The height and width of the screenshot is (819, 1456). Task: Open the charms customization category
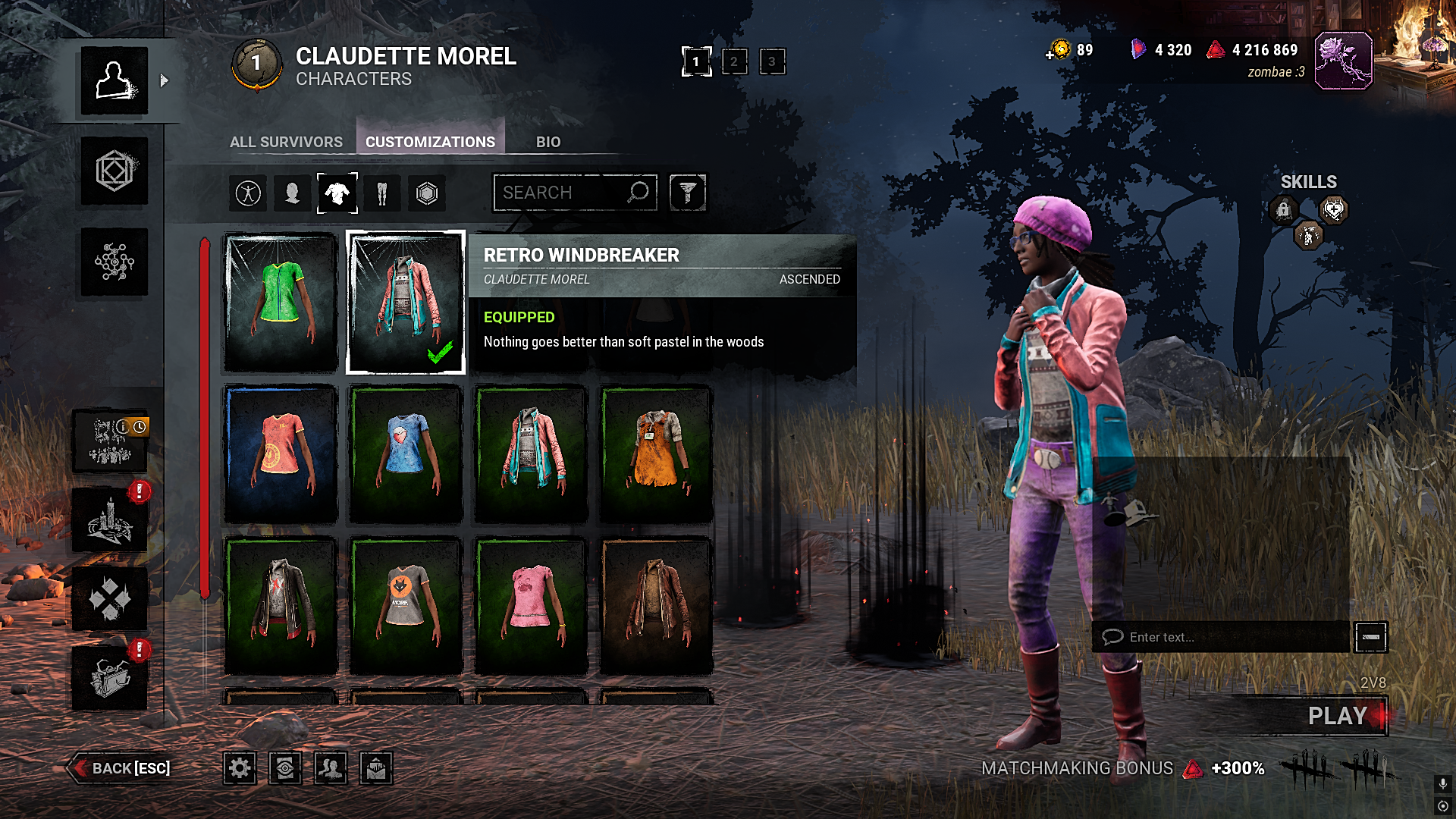pyautogui.click(x=426, y=193)
